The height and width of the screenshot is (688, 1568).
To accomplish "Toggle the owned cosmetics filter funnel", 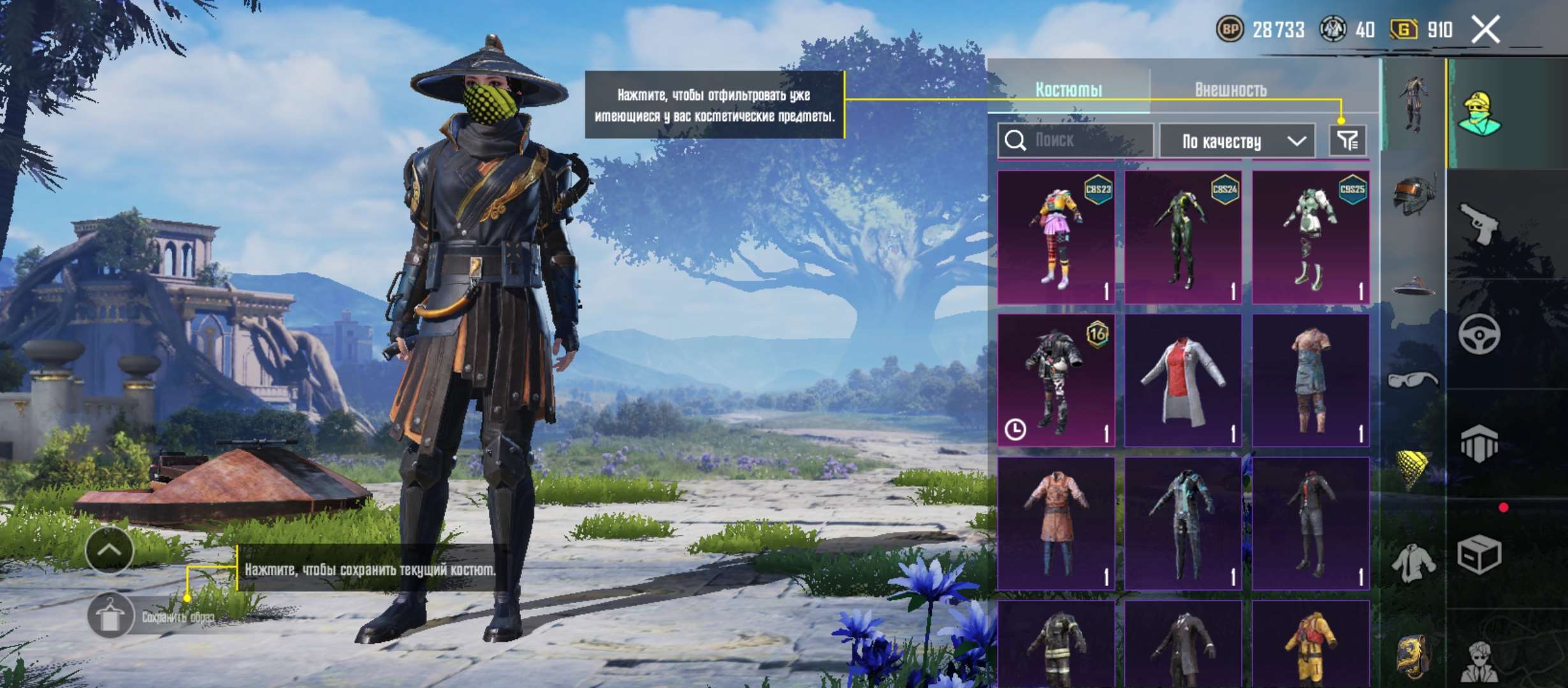I will click(1347, 141).
